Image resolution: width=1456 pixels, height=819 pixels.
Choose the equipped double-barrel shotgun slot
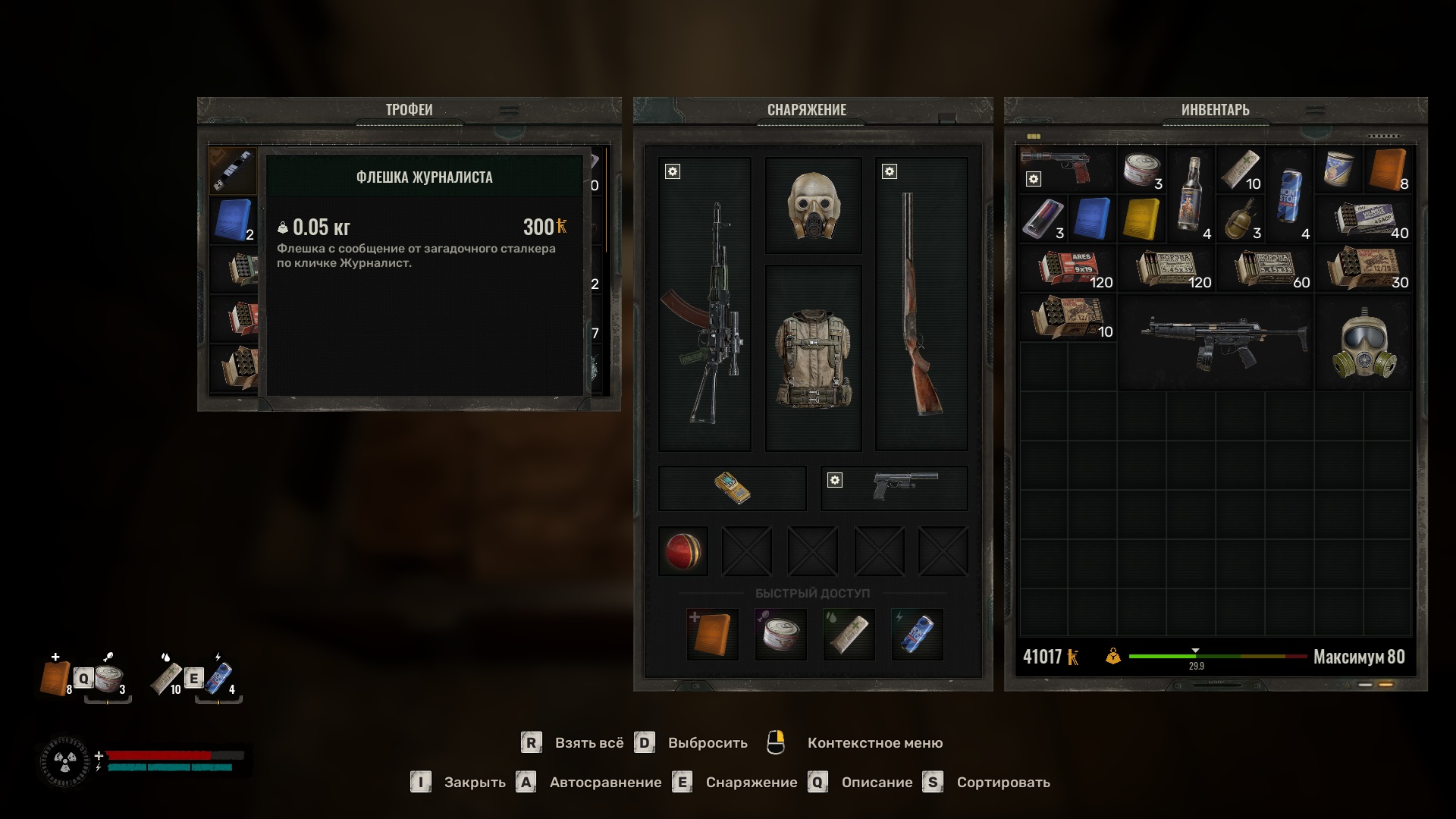click(921, 305)
